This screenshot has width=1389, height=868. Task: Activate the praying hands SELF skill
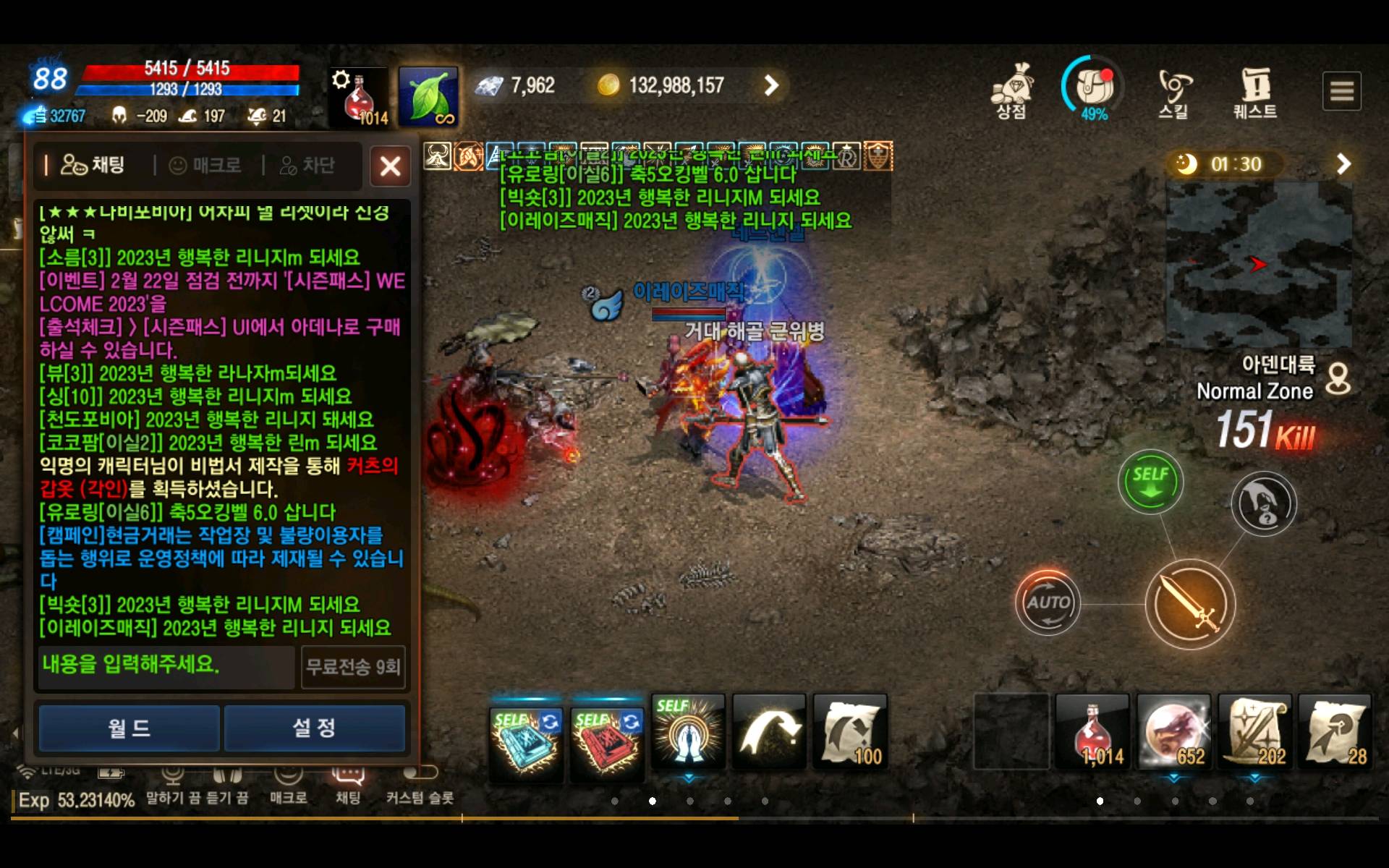point(688,731)
